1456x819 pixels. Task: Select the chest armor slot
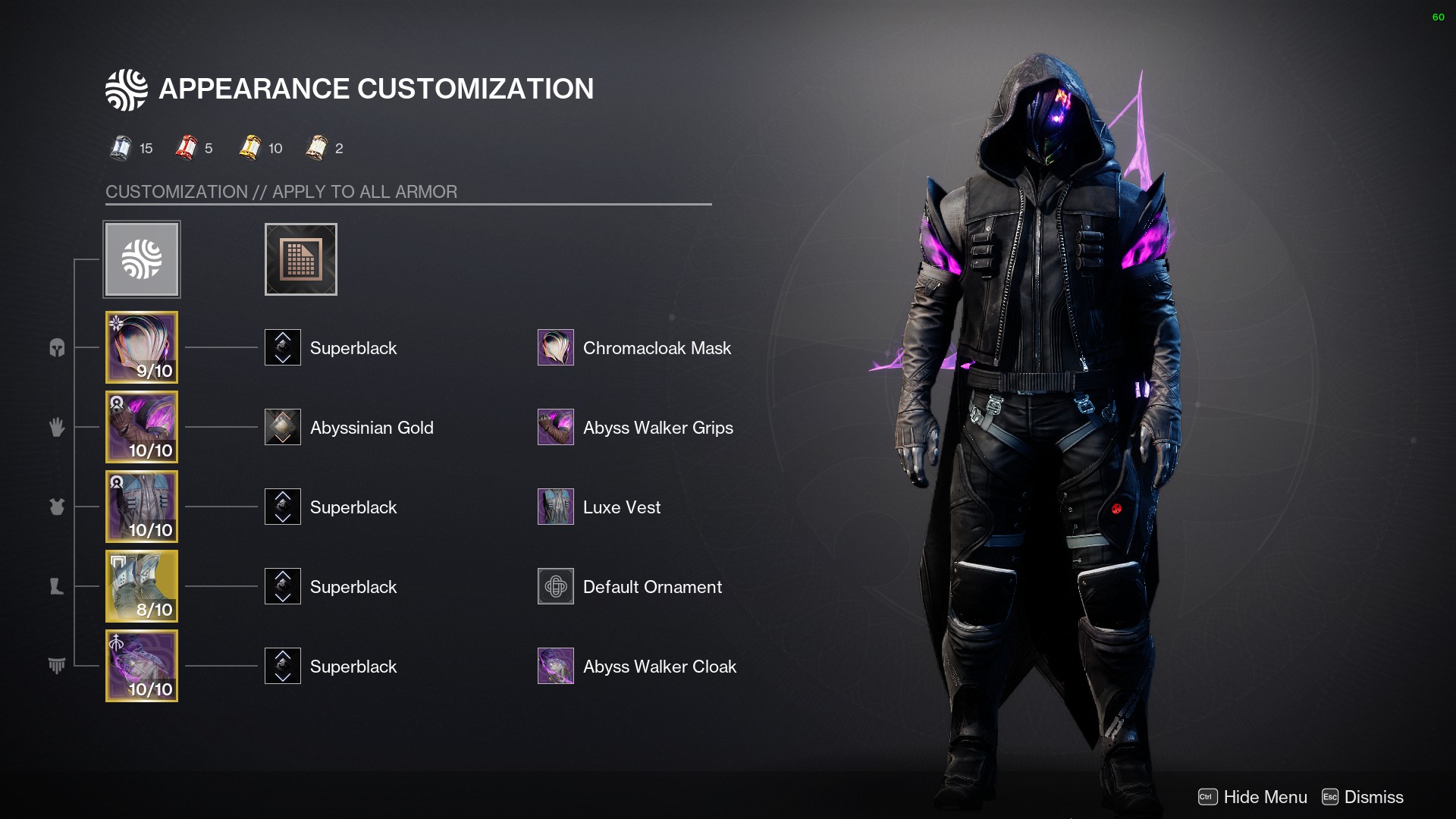pos(142,507)
